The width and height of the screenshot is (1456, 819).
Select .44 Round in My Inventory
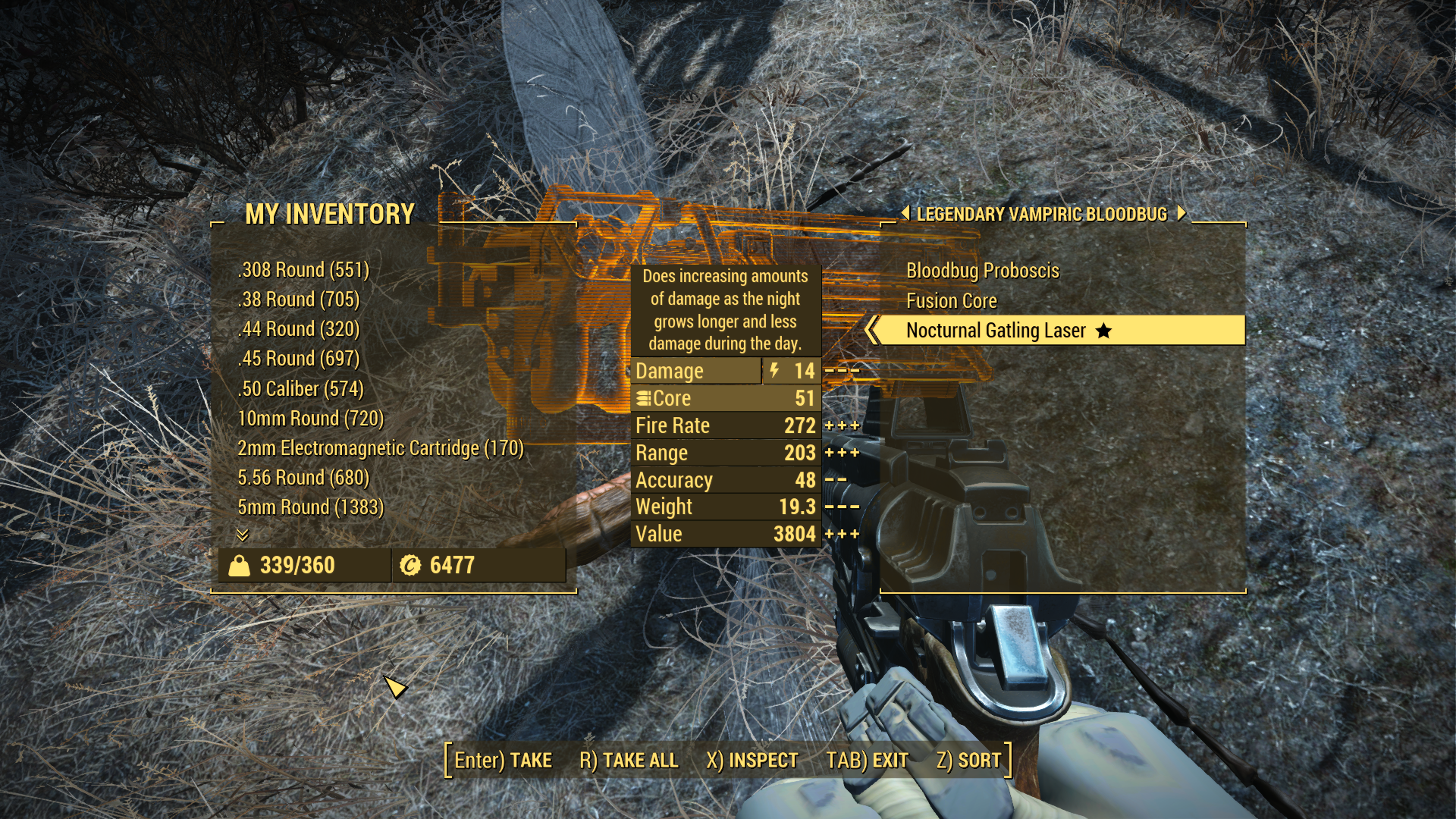tap(298, 329)
